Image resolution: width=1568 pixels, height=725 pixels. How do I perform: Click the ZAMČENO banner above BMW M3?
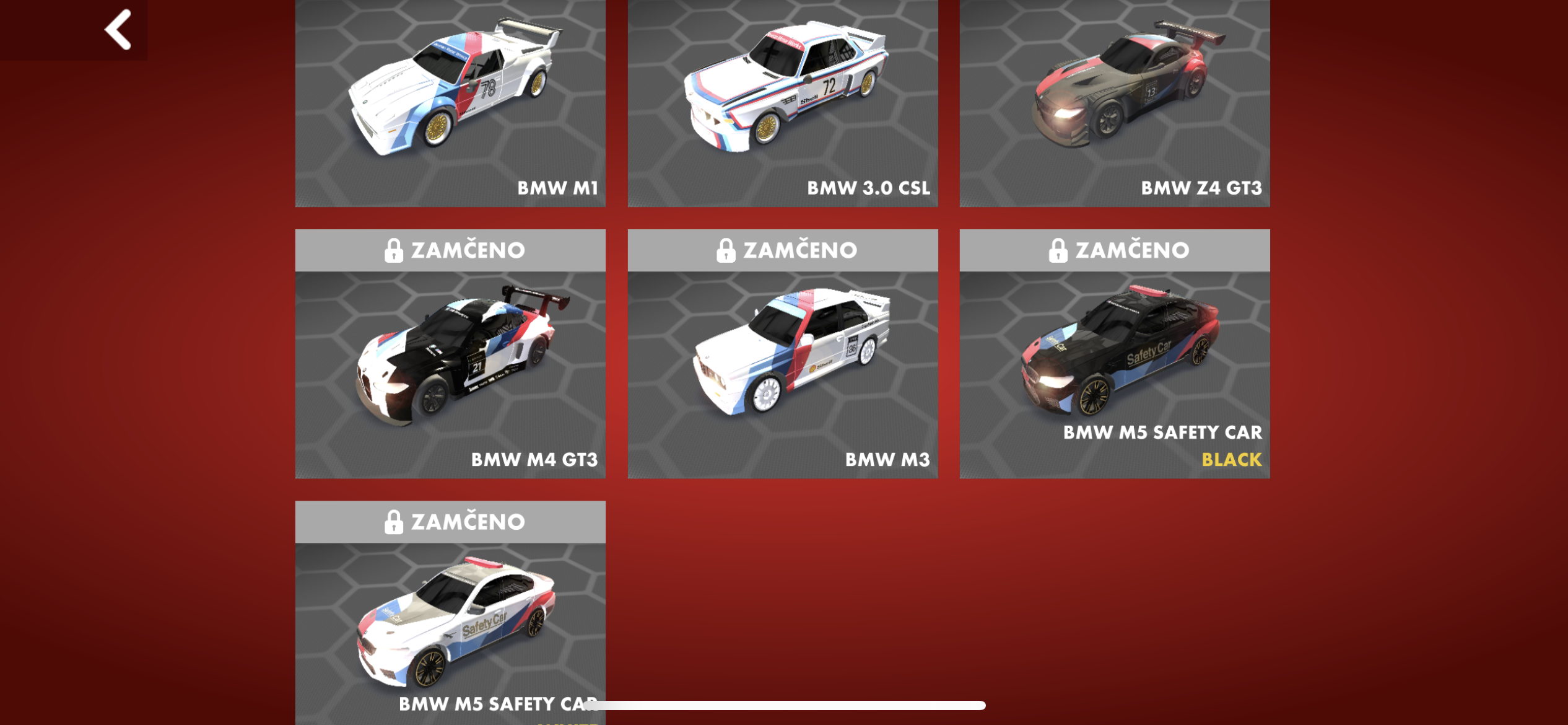pos(800,250)
